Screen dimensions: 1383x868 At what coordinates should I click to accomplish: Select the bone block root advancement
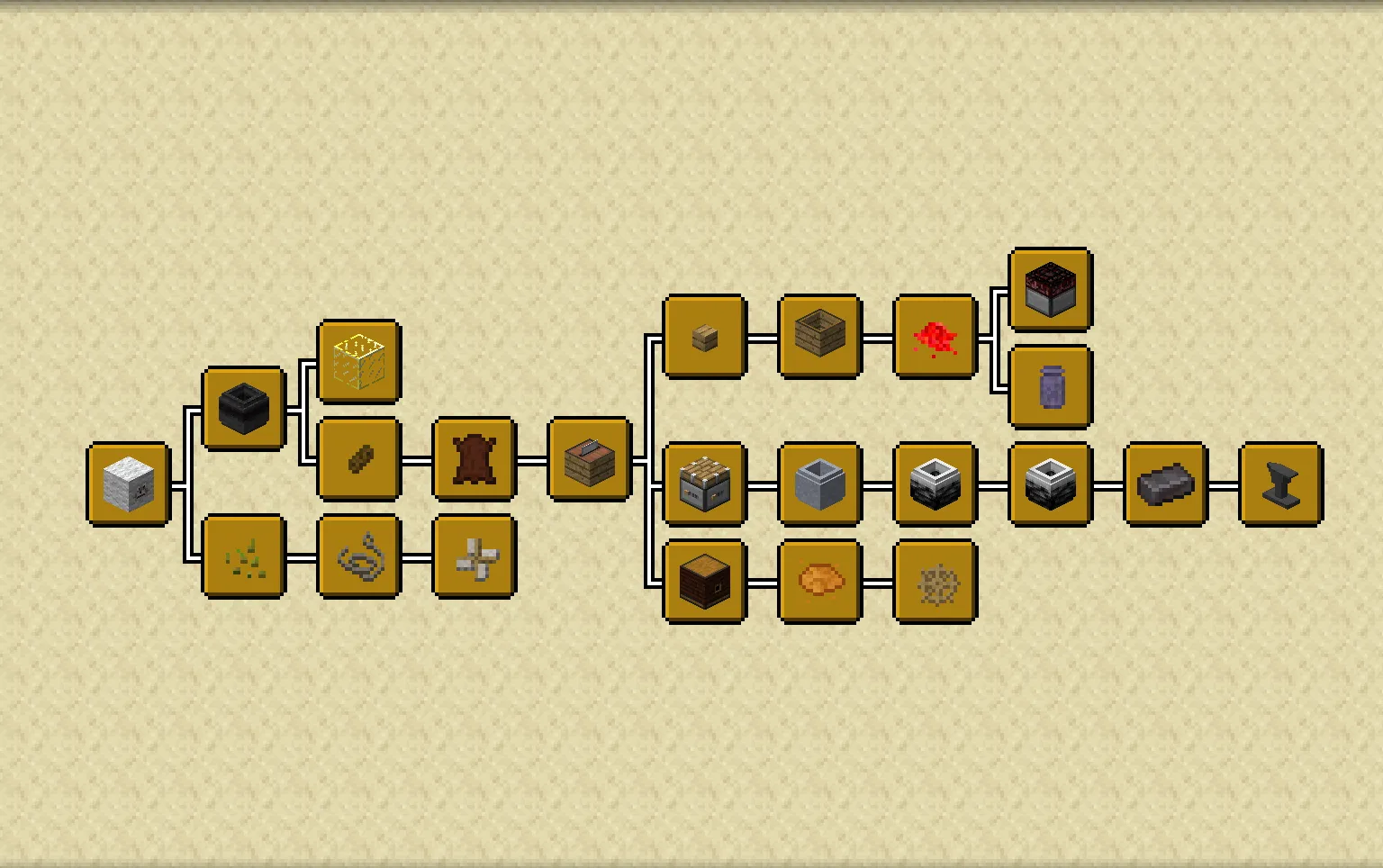click(x=126, y=486)
